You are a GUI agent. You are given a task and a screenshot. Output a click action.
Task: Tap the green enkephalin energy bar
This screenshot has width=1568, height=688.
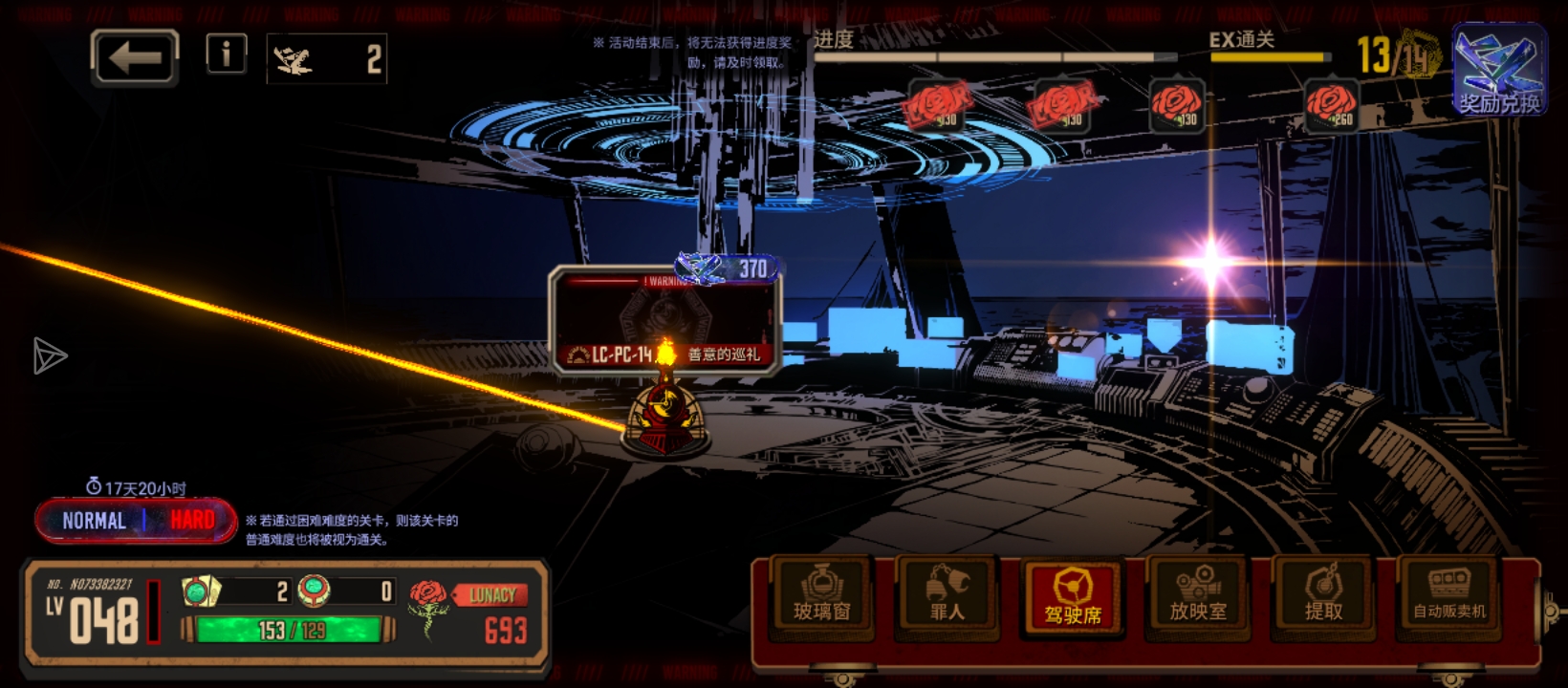tap(290, 630)
